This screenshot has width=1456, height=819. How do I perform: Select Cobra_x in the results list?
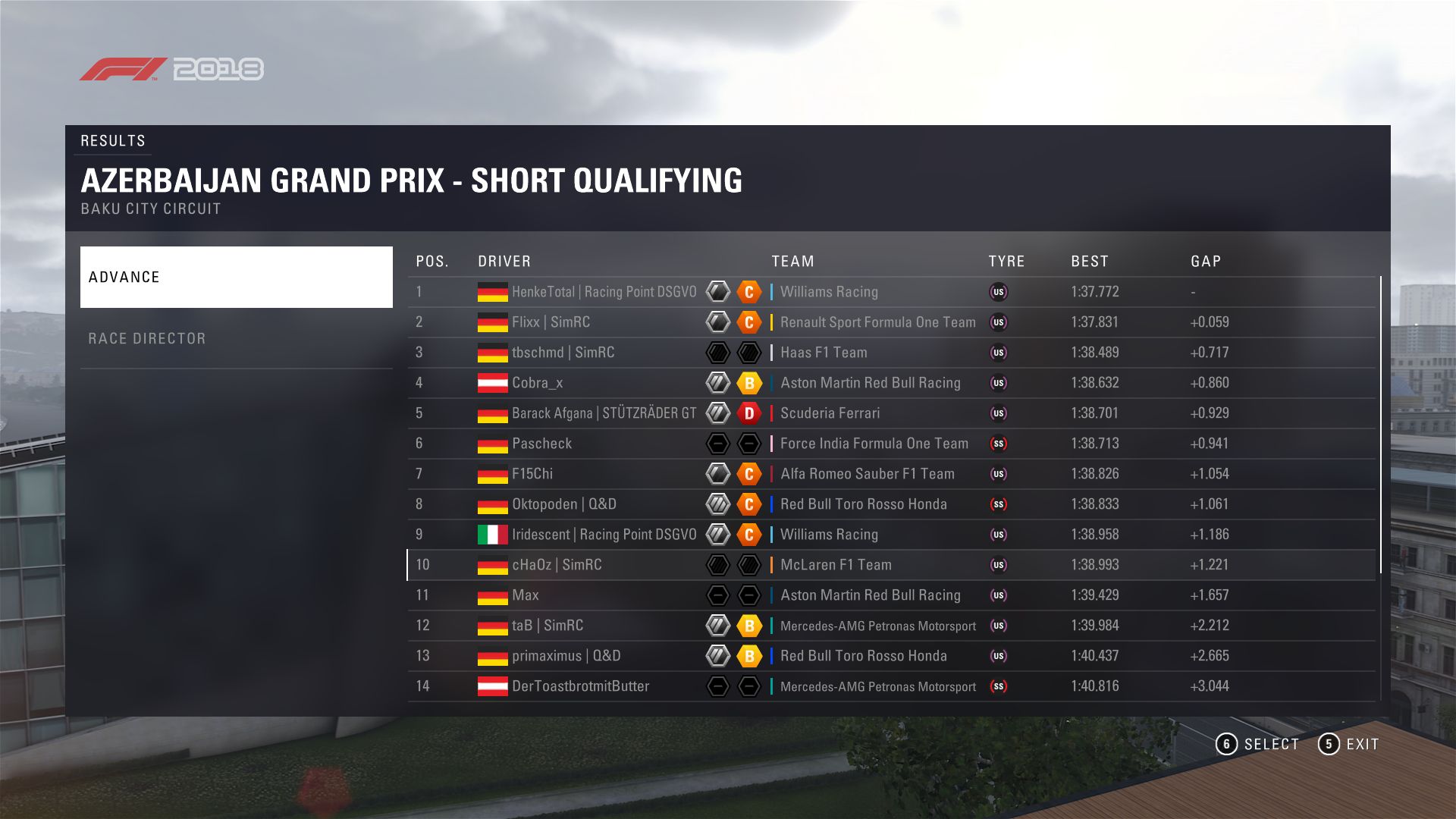pyautogui.click(x=537, y=383)
